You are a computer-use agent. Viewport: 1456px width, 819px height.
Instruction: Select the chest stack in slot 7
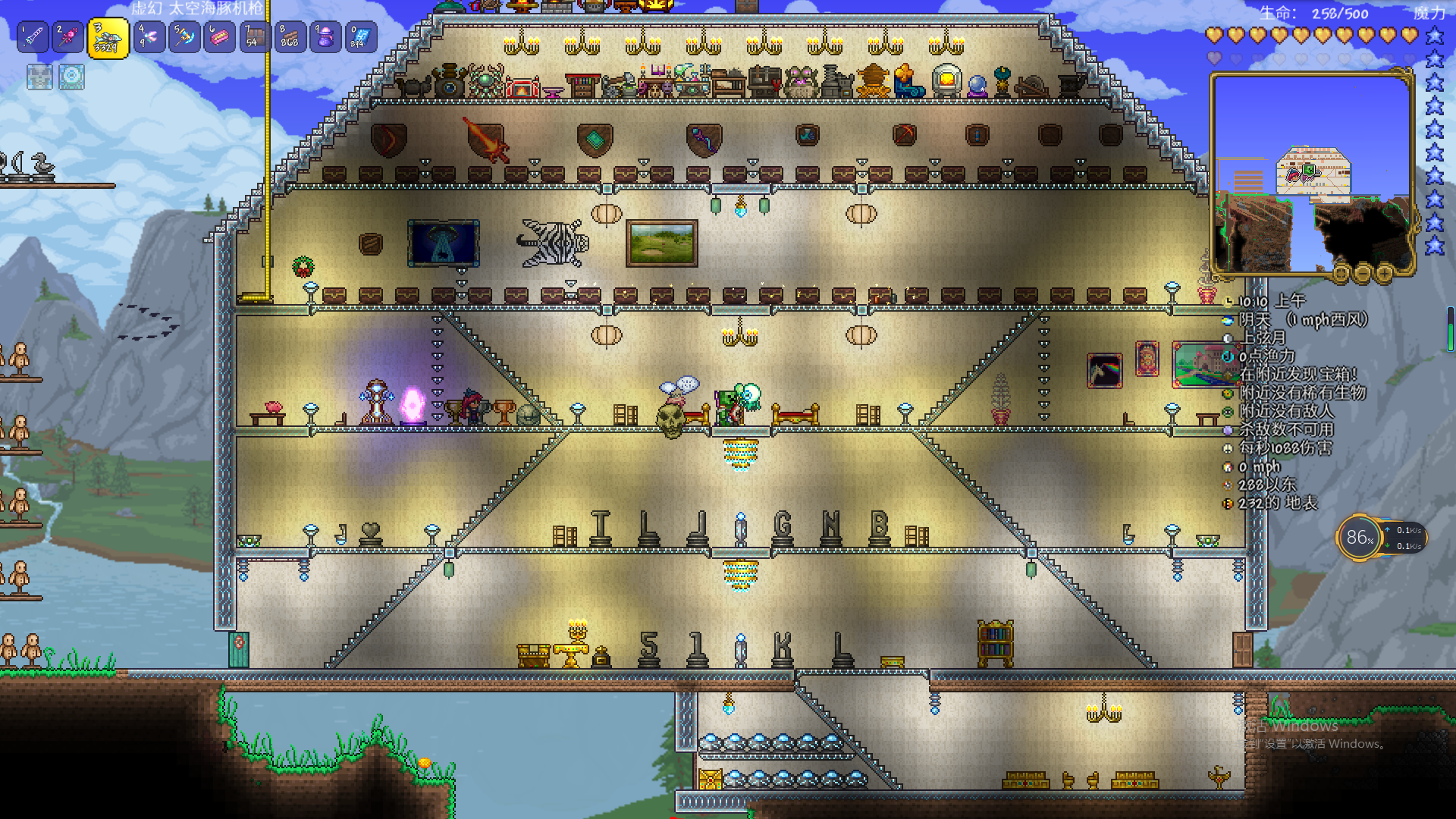[255, 36]
